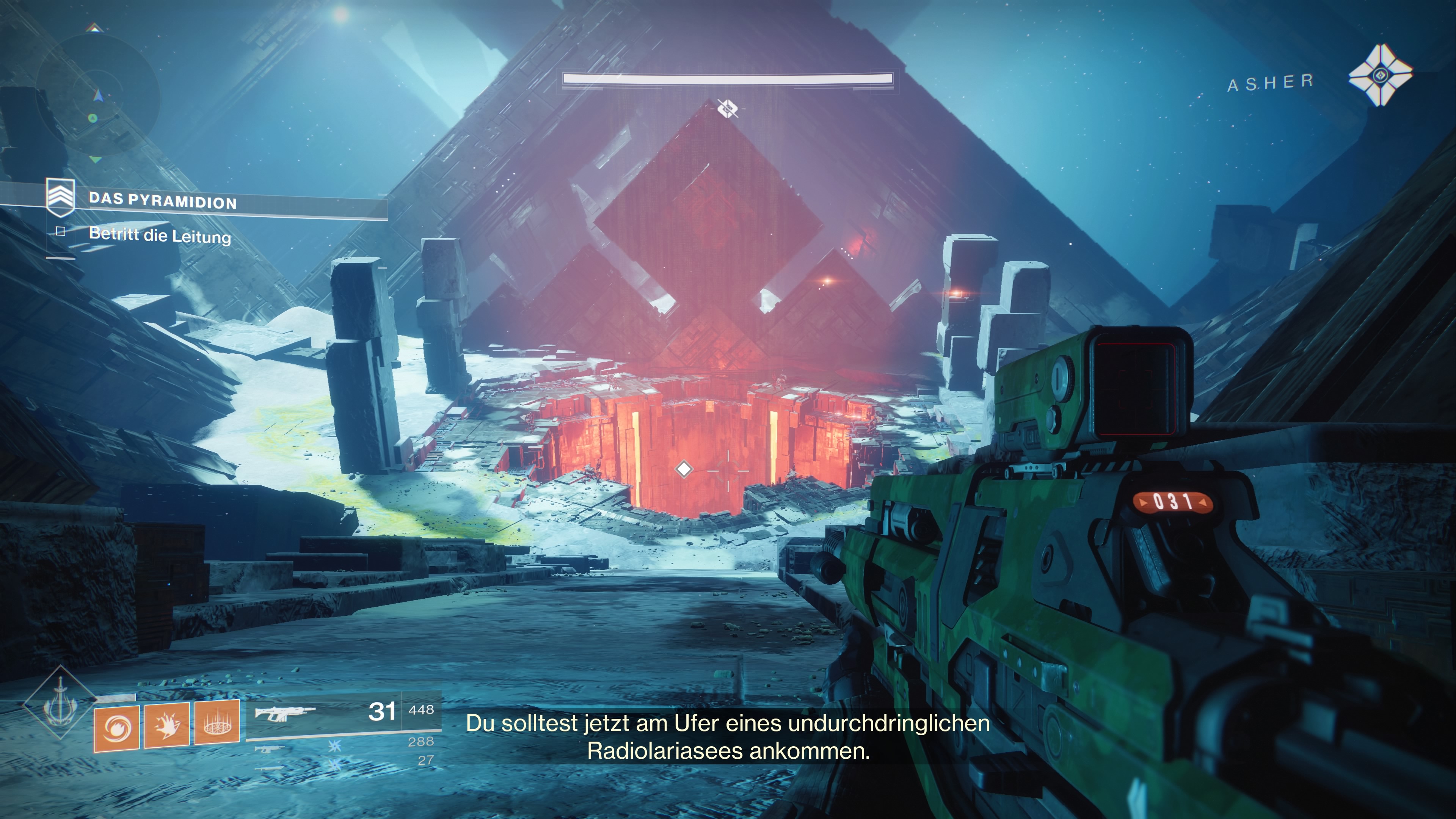
Task: Activate the circular rift class ability
Action: [x=217, y=723]
